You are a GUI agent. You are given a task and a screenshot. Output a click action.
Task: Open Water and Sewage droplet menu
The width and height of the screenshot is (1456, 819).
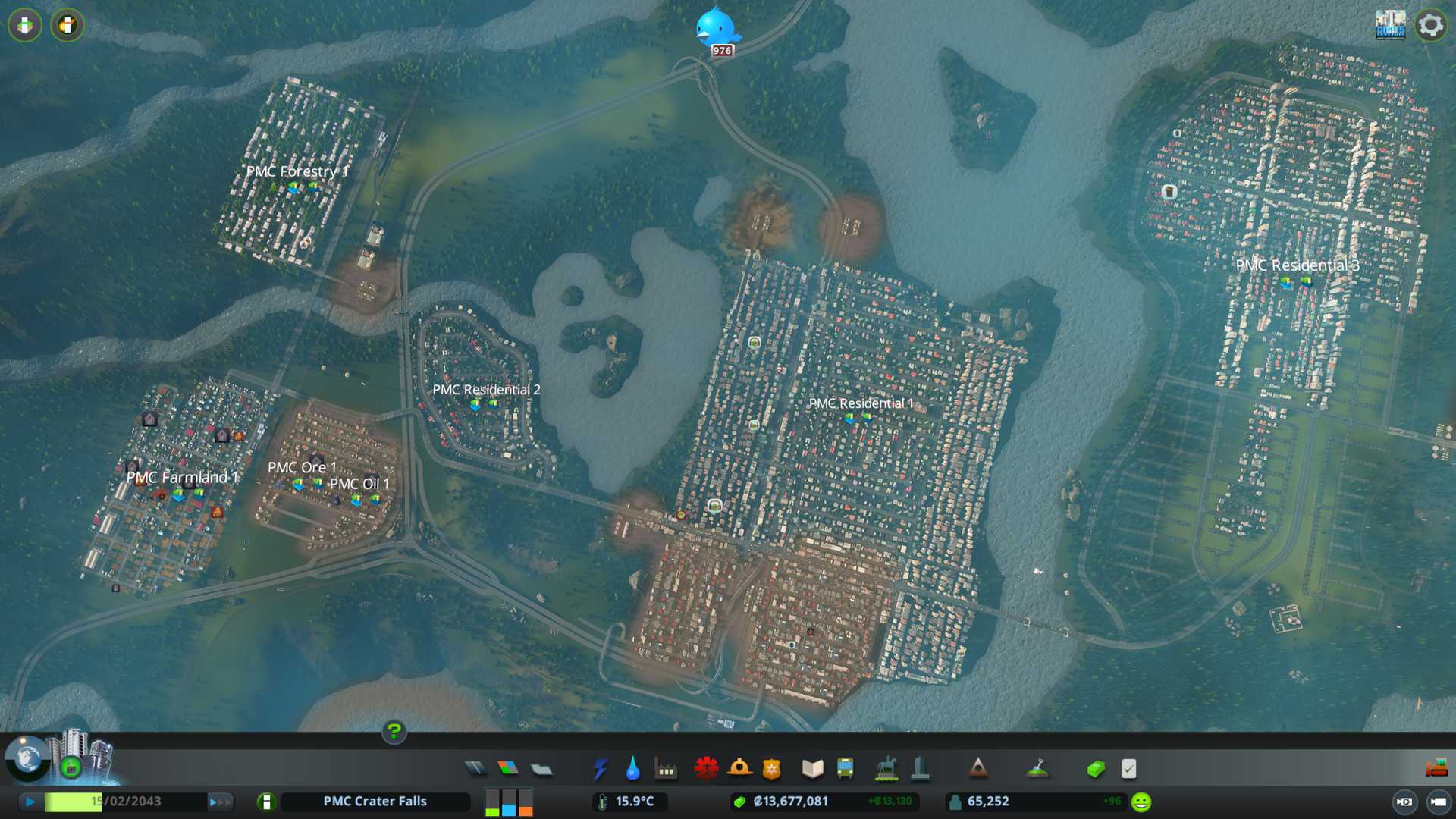point(632,769)
